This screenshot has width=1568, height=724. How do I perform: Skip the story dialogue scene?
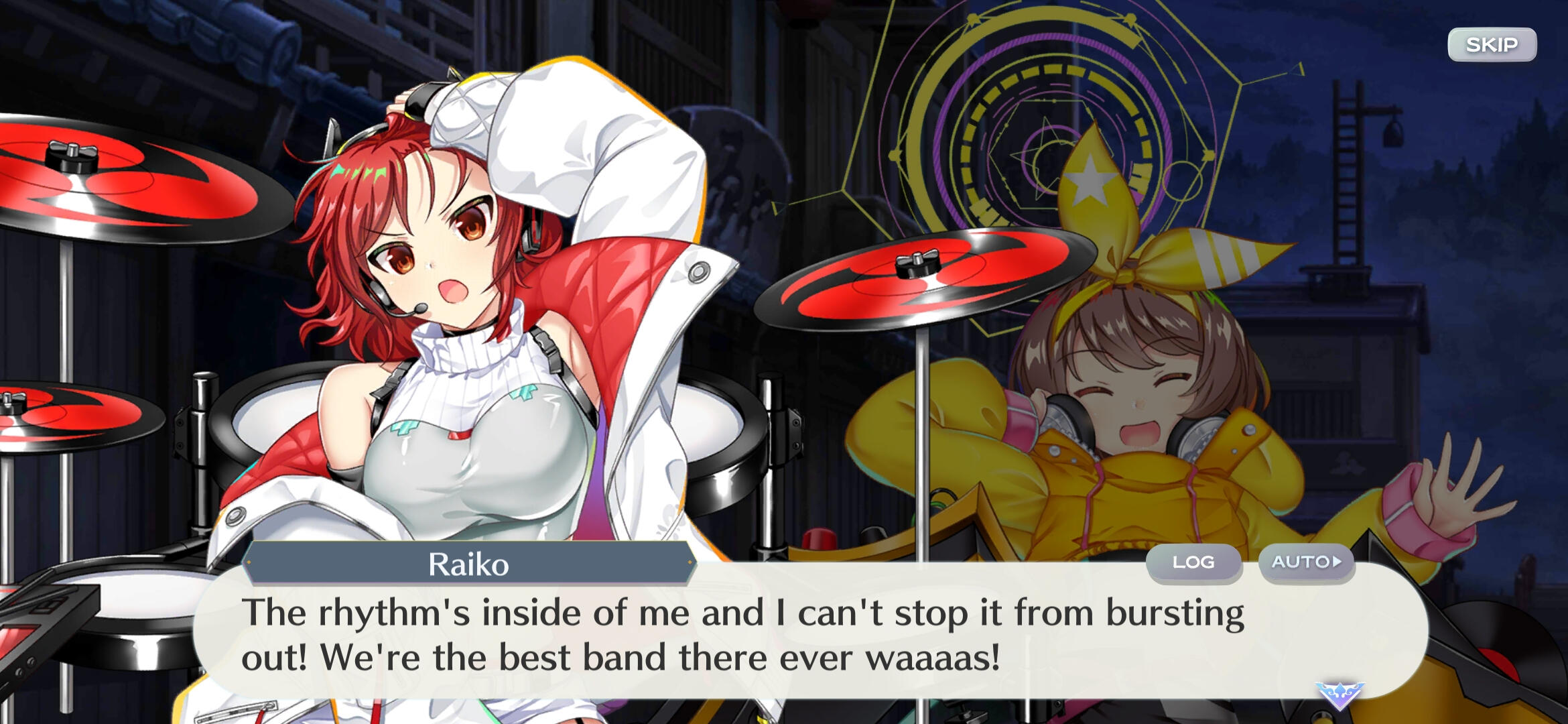[1492, 45]
